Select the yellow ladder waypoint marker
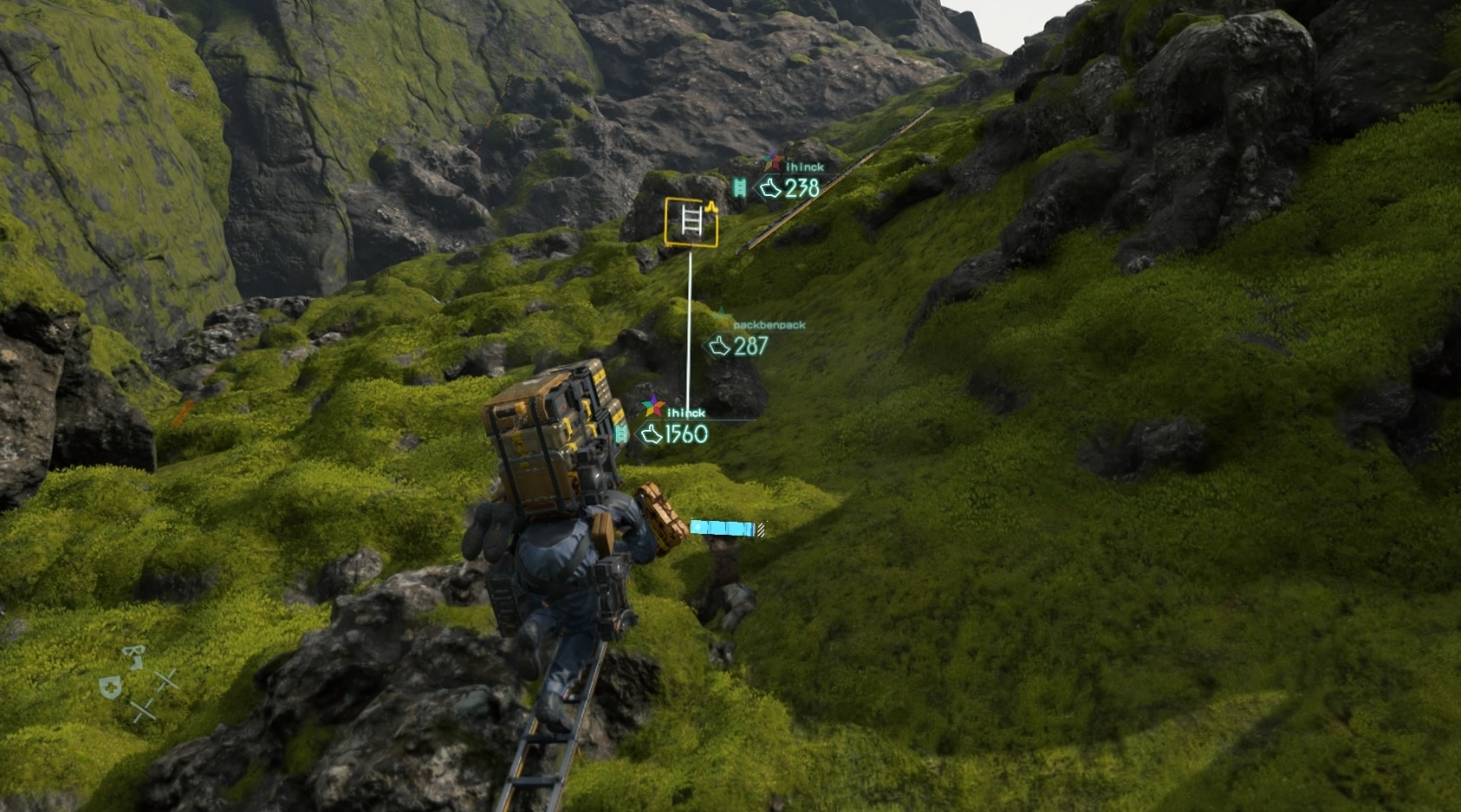The image size is (1461, 812). click(691, 222)
